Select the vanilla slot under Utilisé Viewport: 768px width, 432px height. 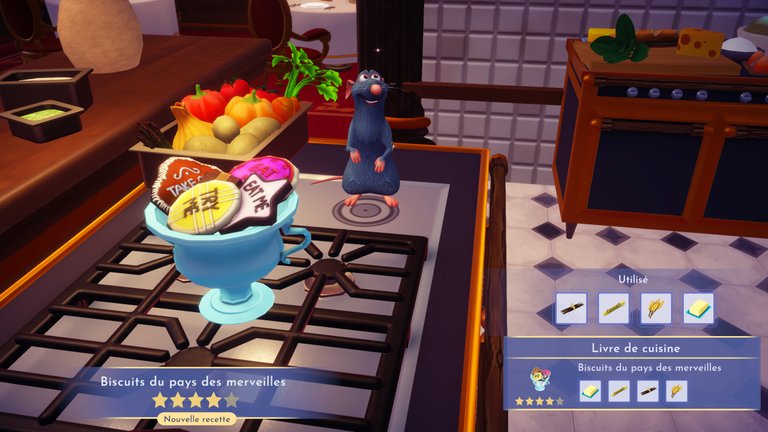coord(571,308)
